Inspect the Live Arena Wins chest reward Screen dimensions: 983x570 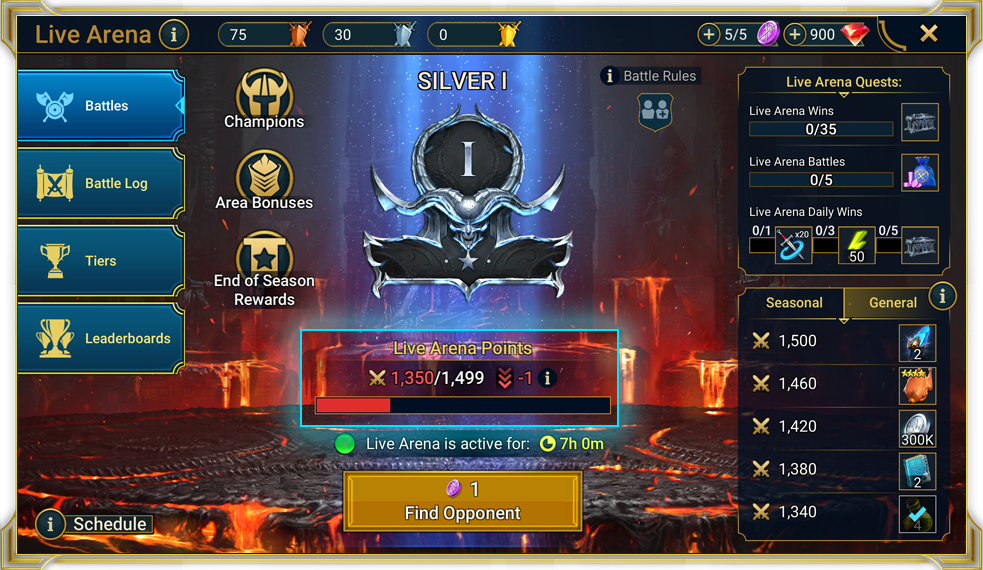pyautogui.click(x=919, y=121)
